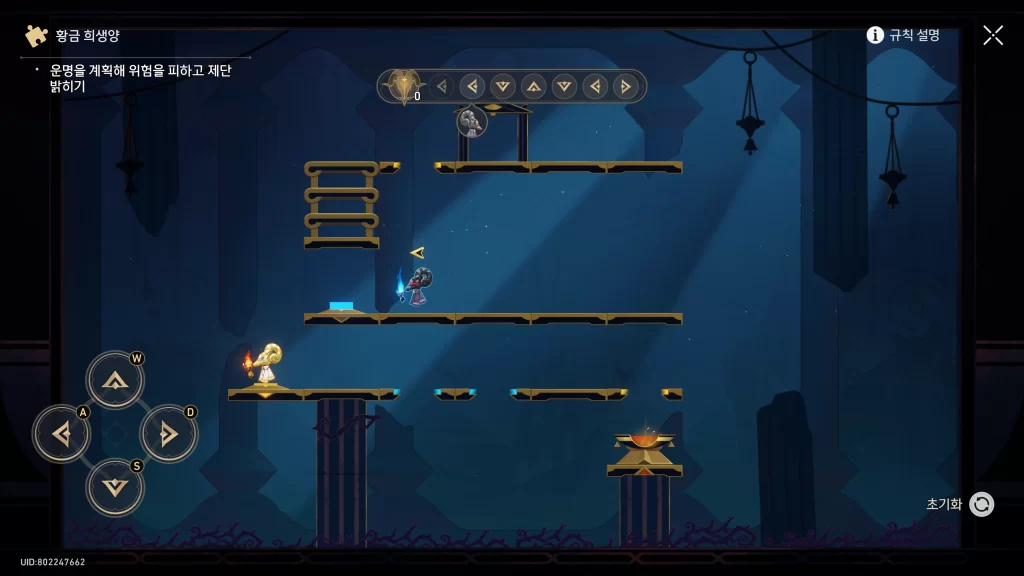Viewport: 1024px width, 576px height.
Task: Reset the puzzle with 초기화
Action: (x=980, y=504)
